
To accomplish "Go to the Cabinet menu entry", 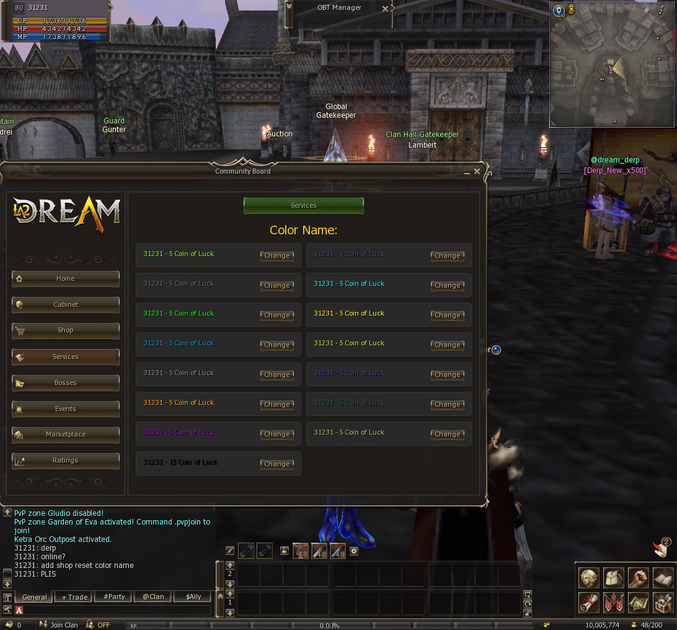I will (x=65, y=305).
